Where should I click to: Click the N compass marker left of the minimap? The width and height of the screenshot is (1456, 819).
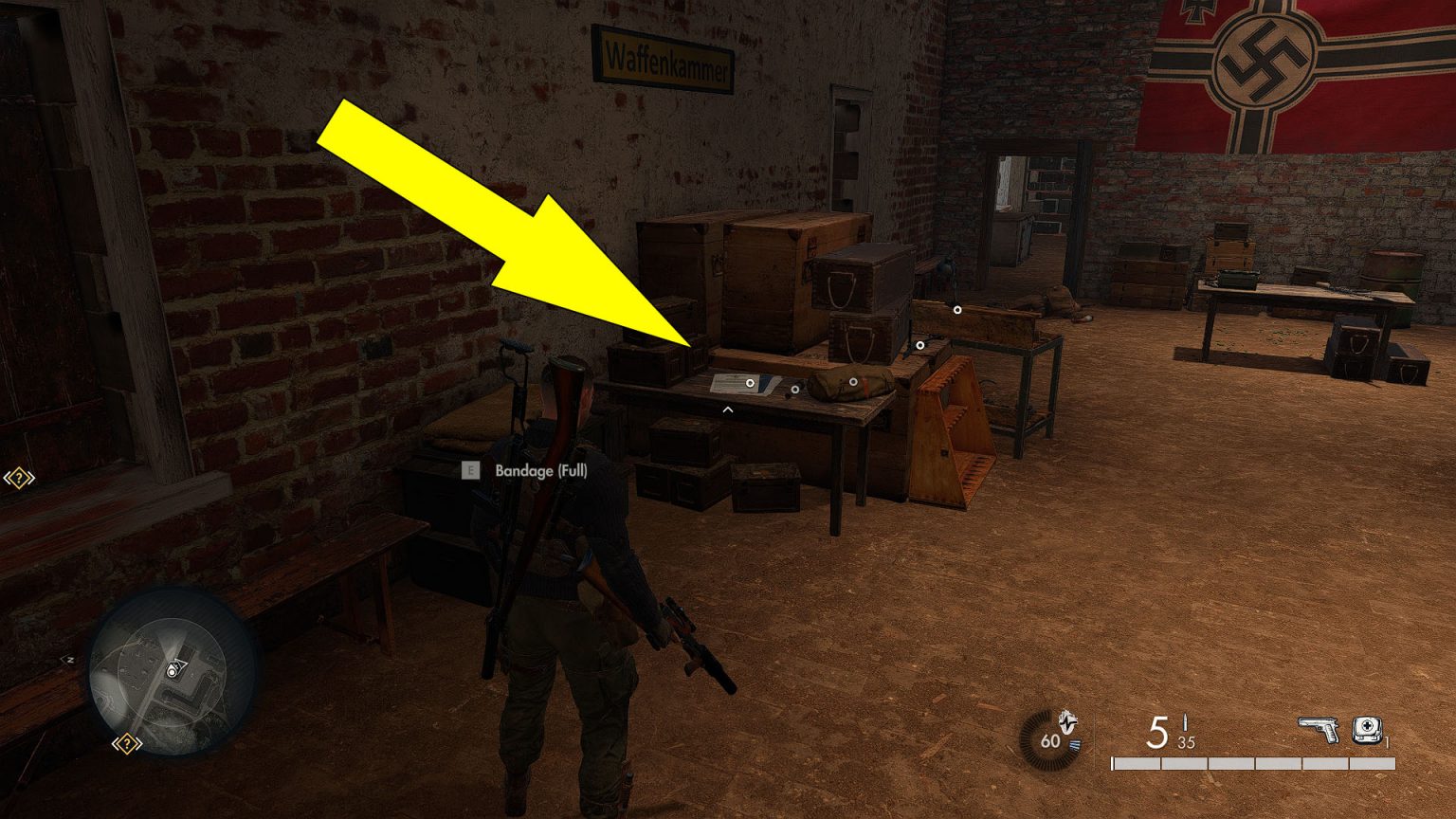tap(70, 659)
